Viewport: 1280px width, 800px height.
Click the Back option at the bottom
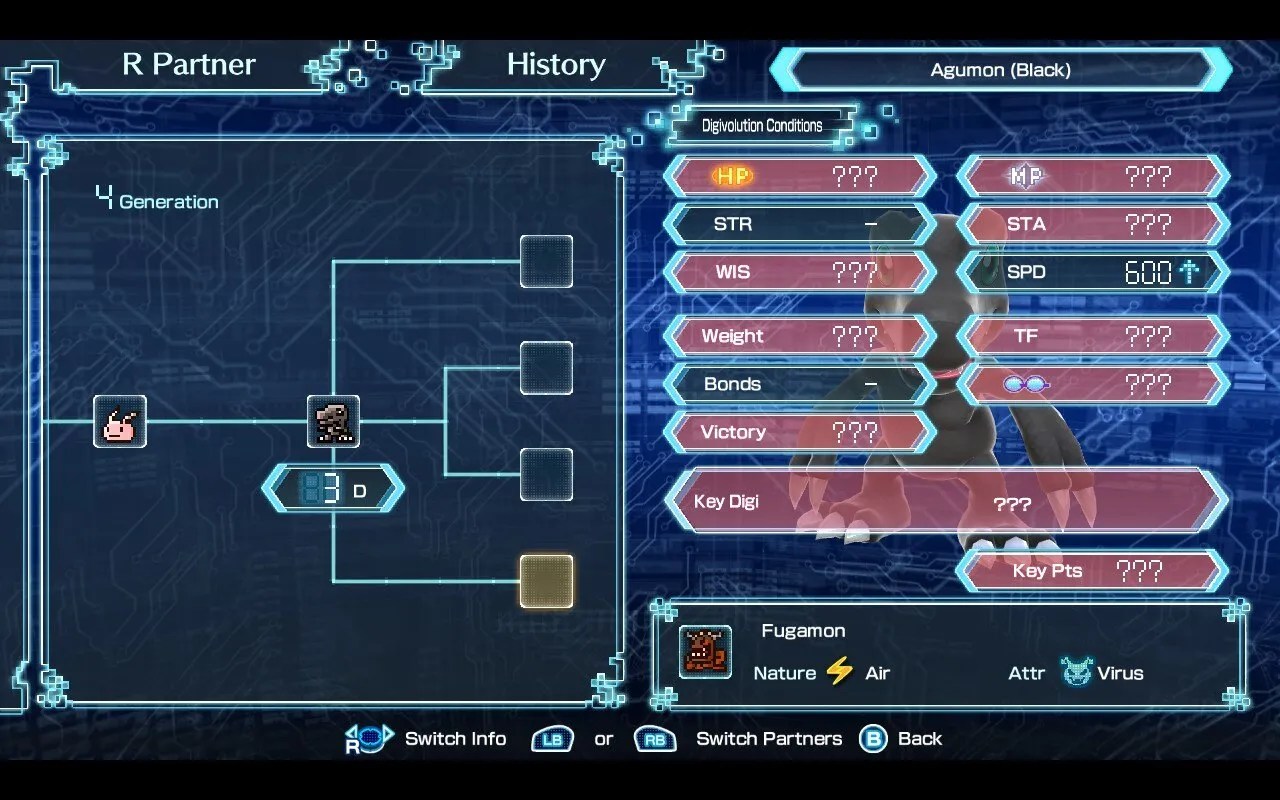(x=919, y=738)
